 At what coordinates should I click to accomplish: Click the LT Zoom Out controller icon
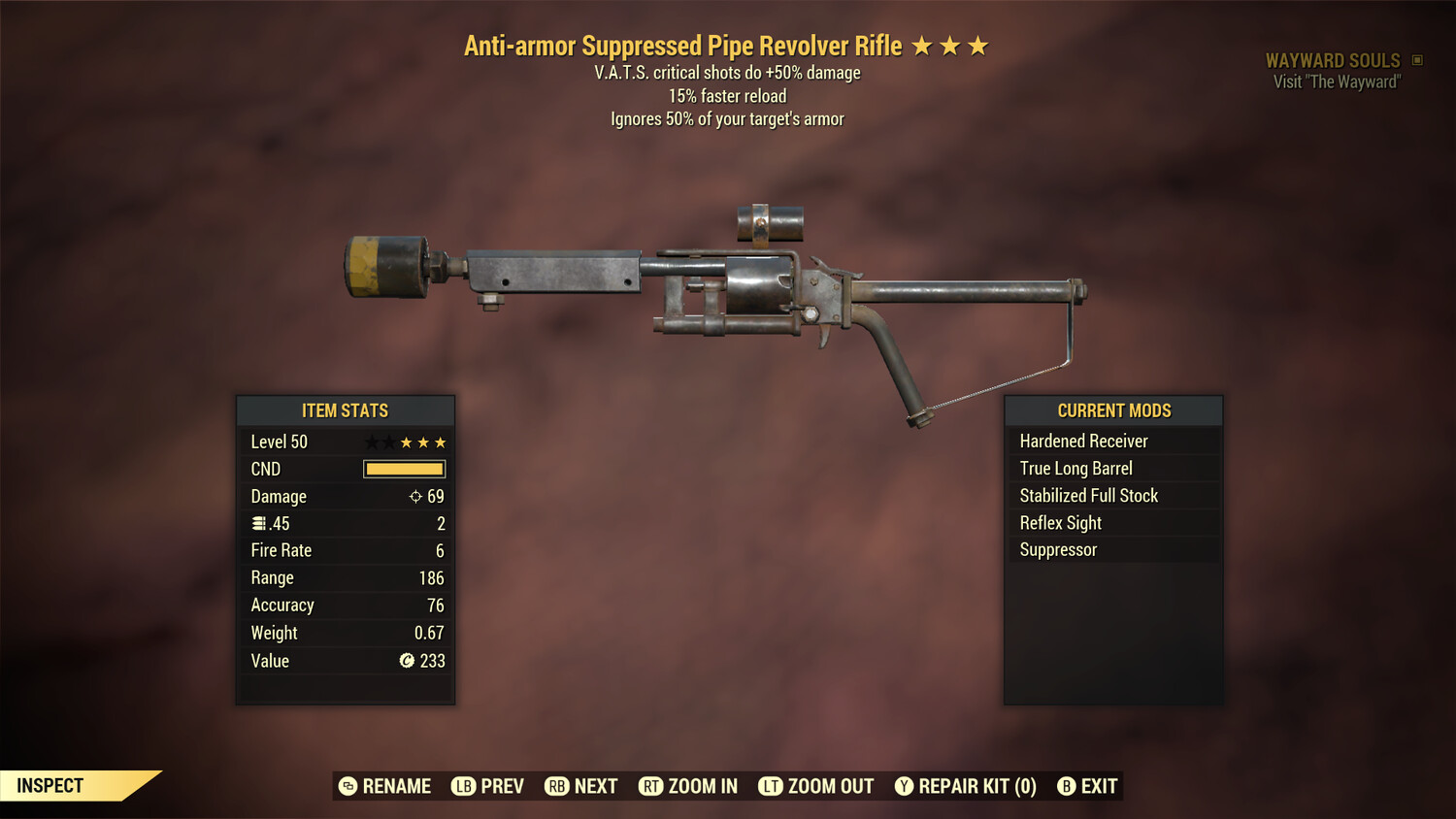[770, 786]
